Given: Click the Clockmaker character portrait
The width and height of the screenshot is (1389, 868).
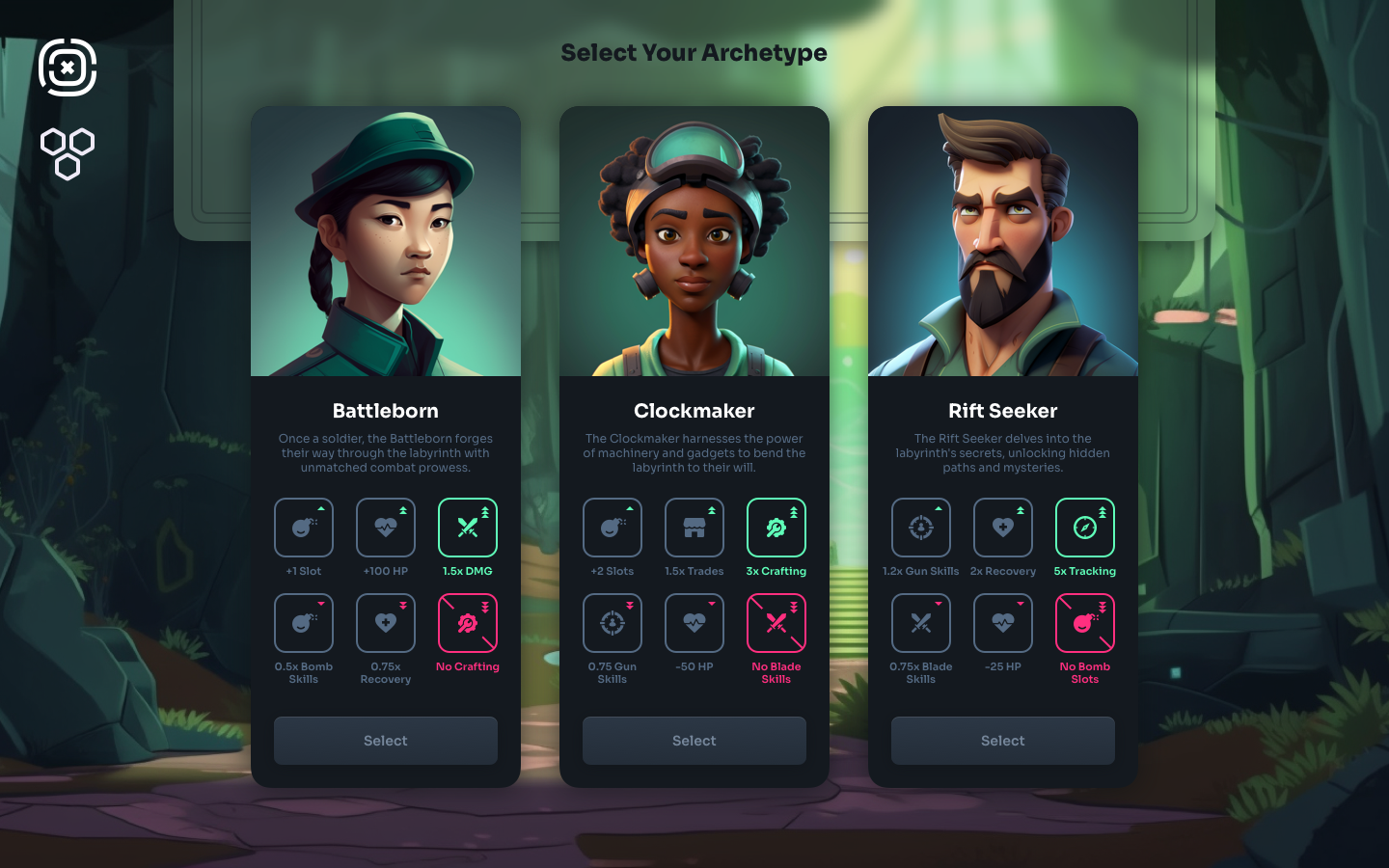Looking at the screenshot, I should [694, 241].
